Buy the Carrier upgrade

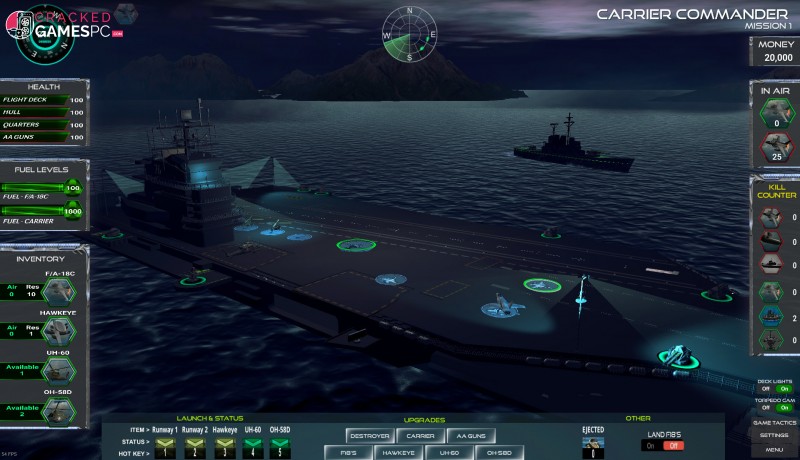point(420,435)
